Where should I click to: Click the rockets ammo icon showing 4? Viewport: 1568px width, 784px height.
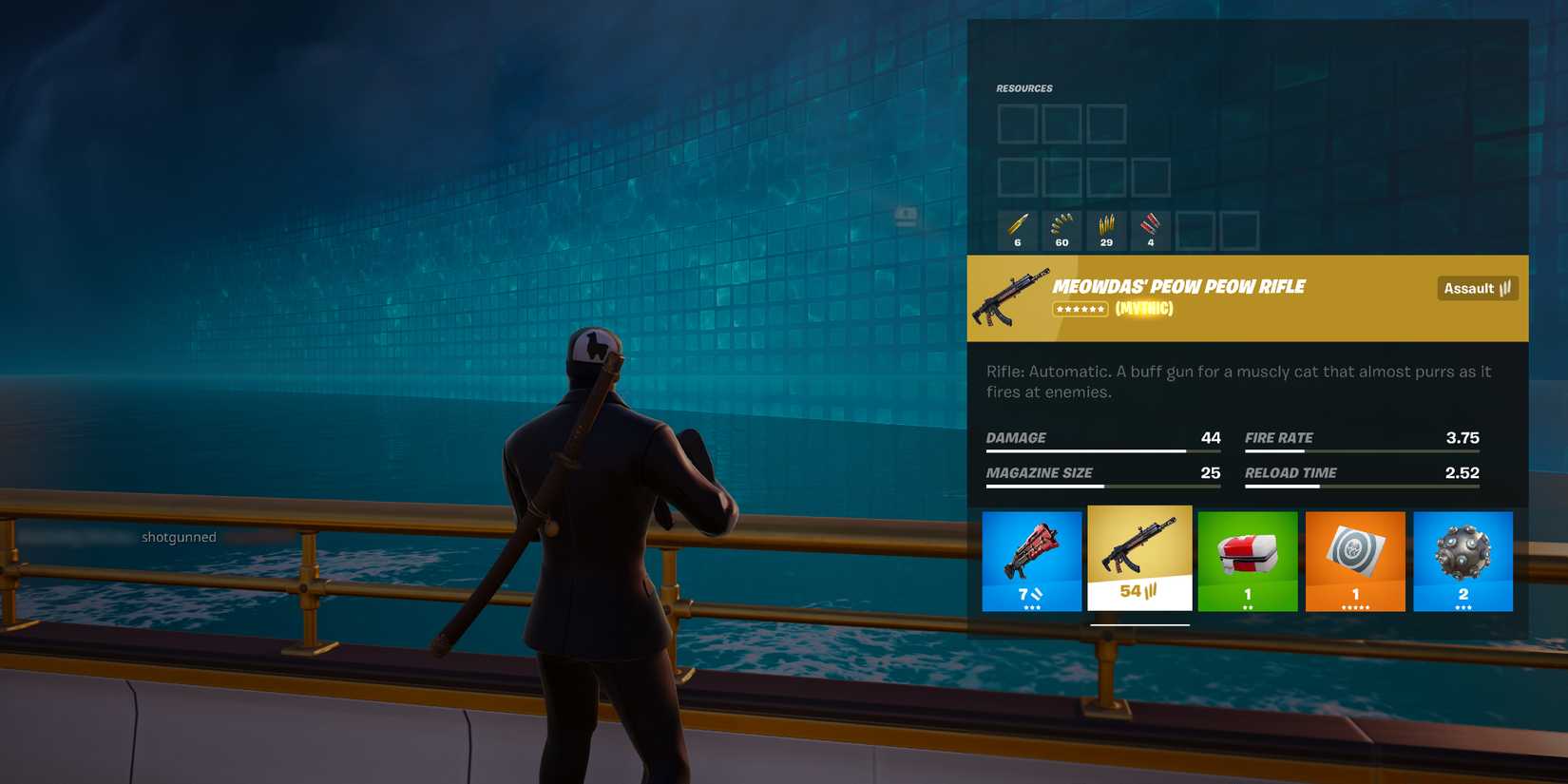point(1150,228)
